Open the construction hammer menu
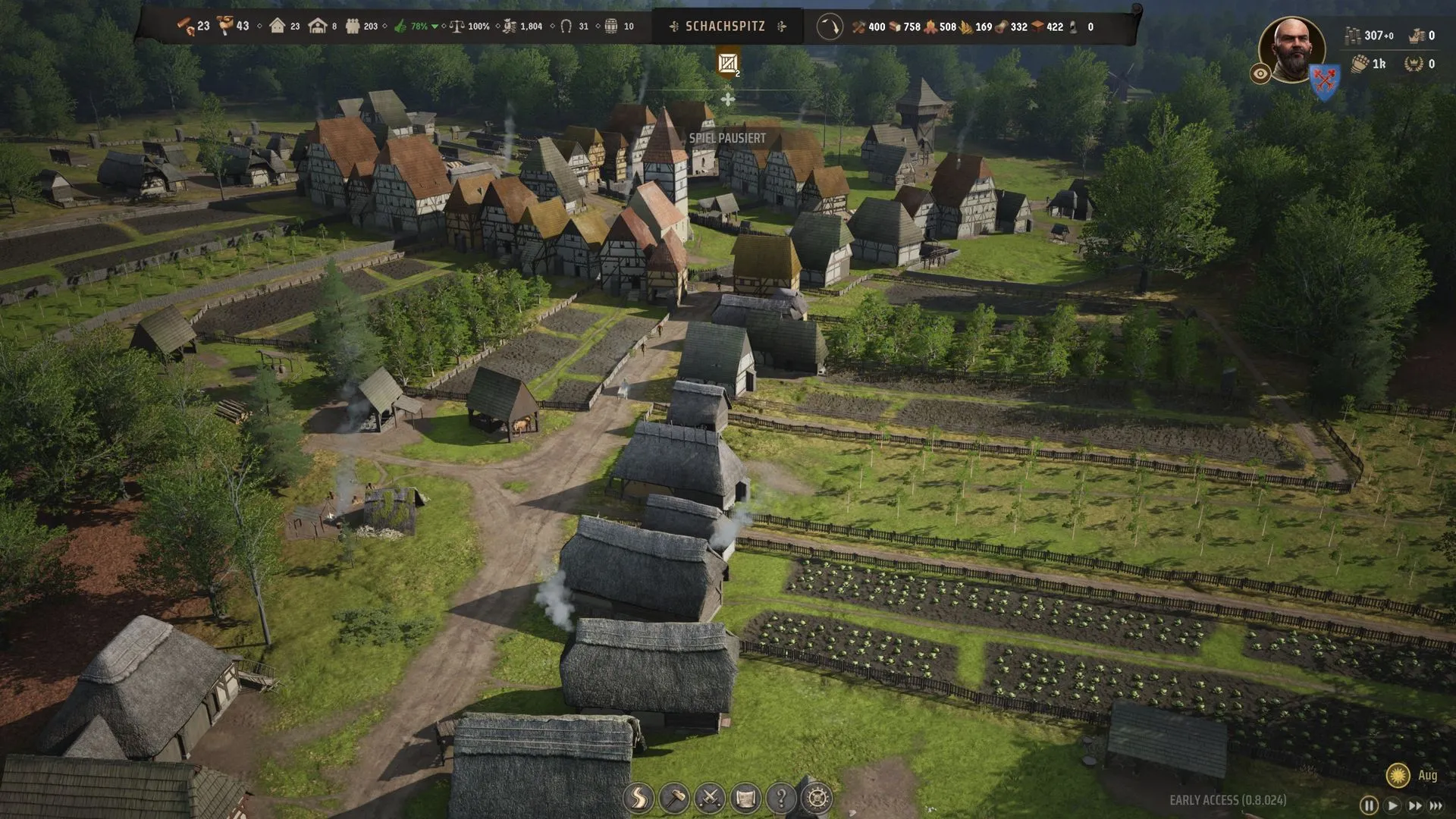Screen dimensions: 1456x819 point(674,798)
